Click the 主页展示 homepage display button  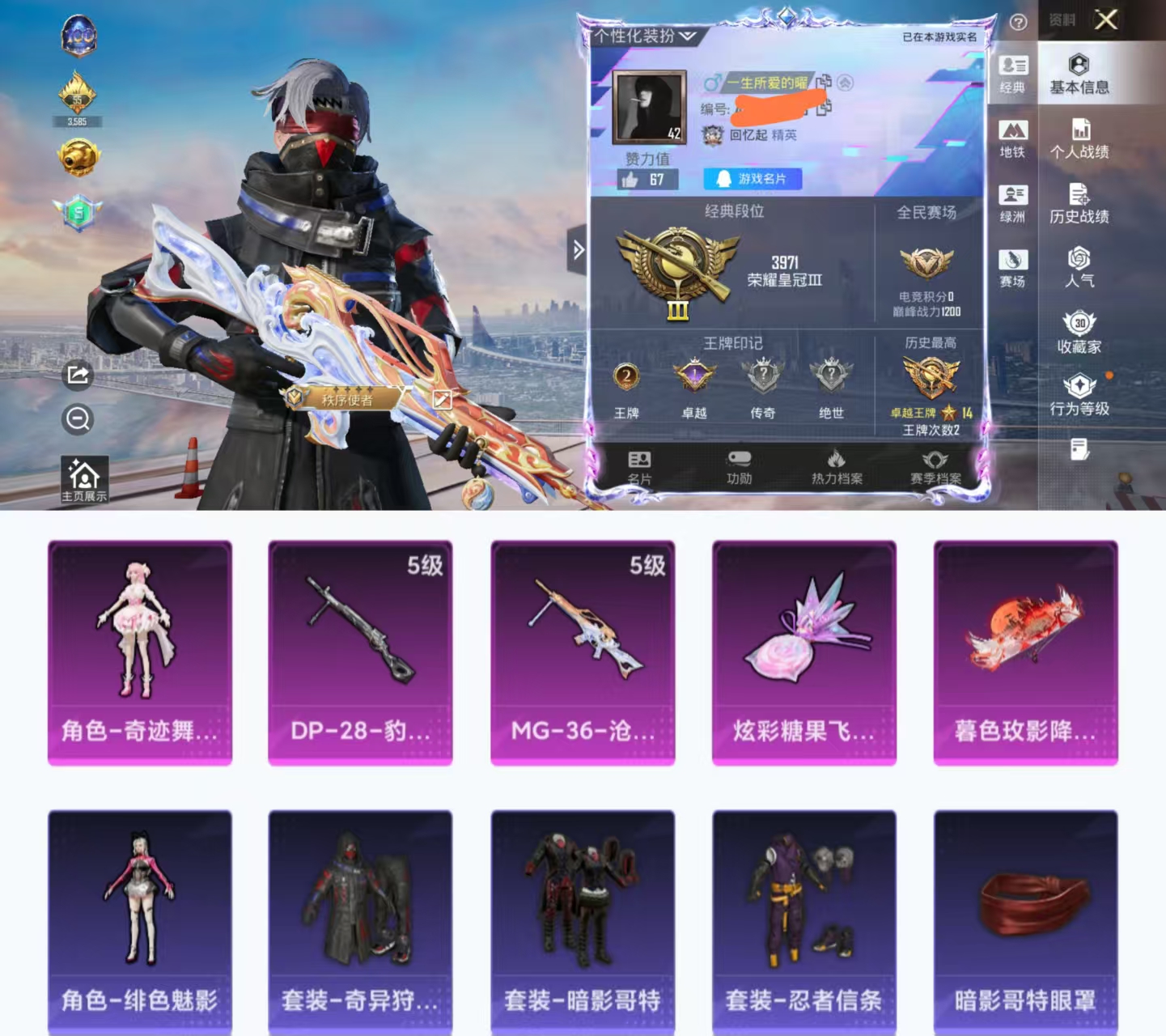pyautogui.click(x=84, y=479)
